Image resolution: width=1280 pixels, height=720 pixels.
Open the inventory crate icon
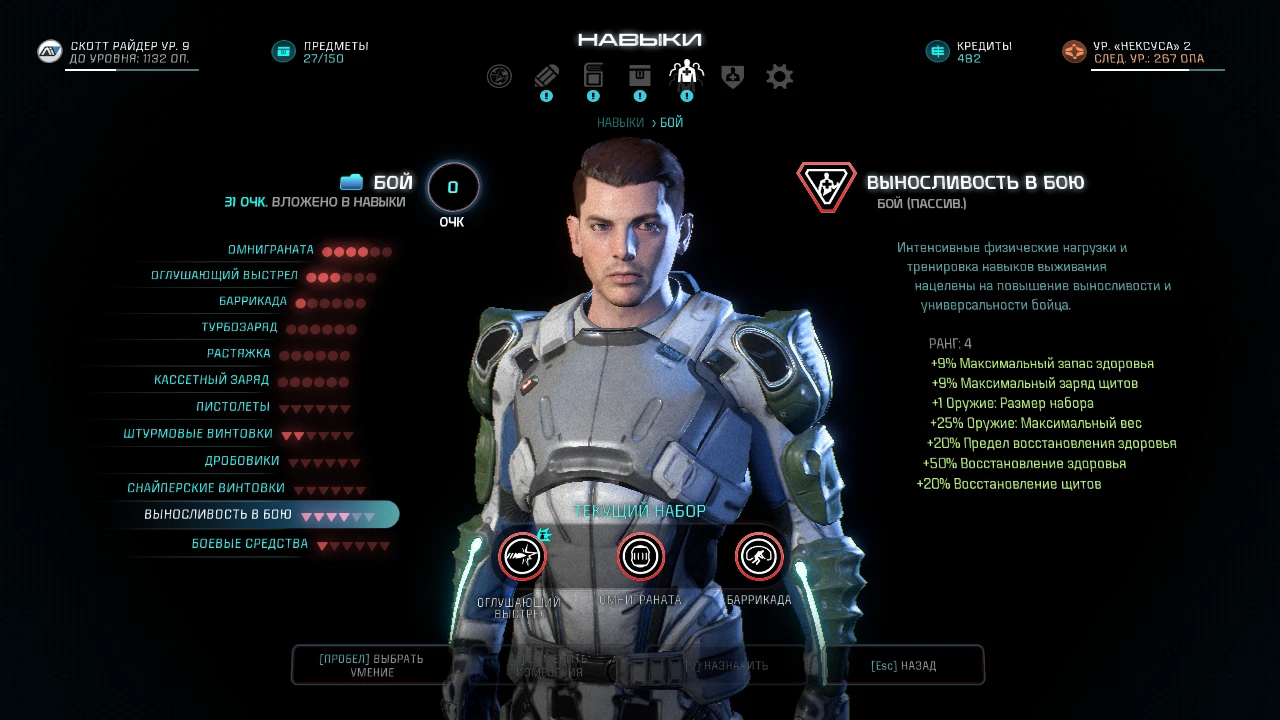coord(639,76)
